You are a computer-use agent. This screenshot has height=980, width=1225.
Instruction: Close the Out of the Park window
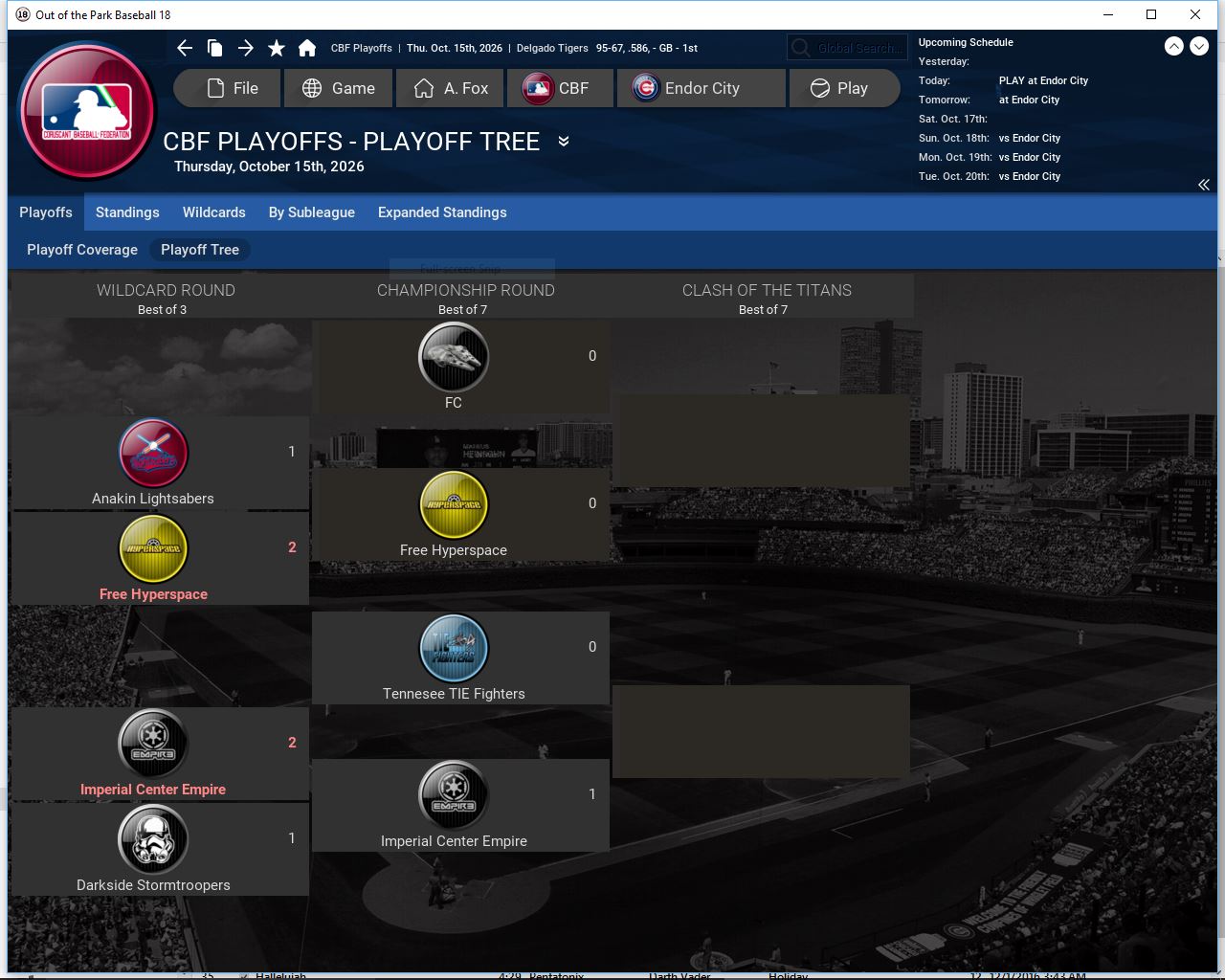pos(1195,14)
